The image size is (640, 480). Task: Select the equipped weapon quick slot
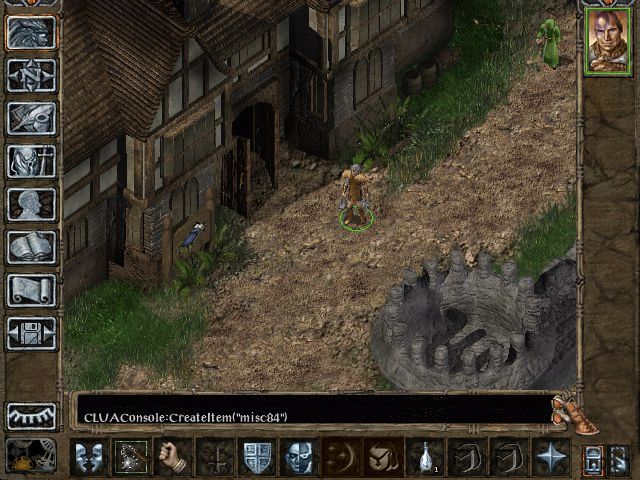tap(130, 457)
